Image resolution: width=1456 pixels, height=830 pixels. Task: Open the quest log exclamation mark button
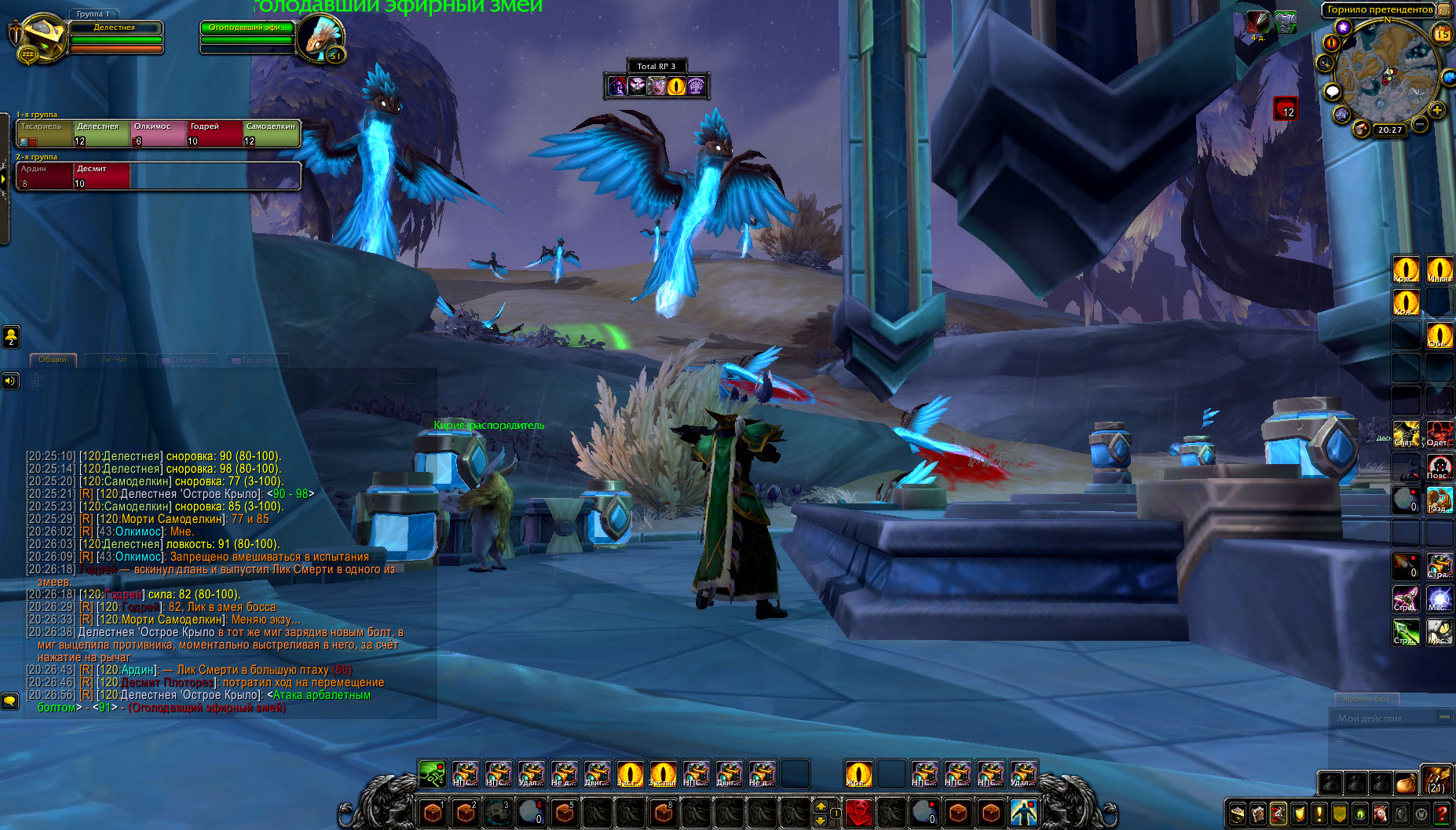click(1319, 814)
